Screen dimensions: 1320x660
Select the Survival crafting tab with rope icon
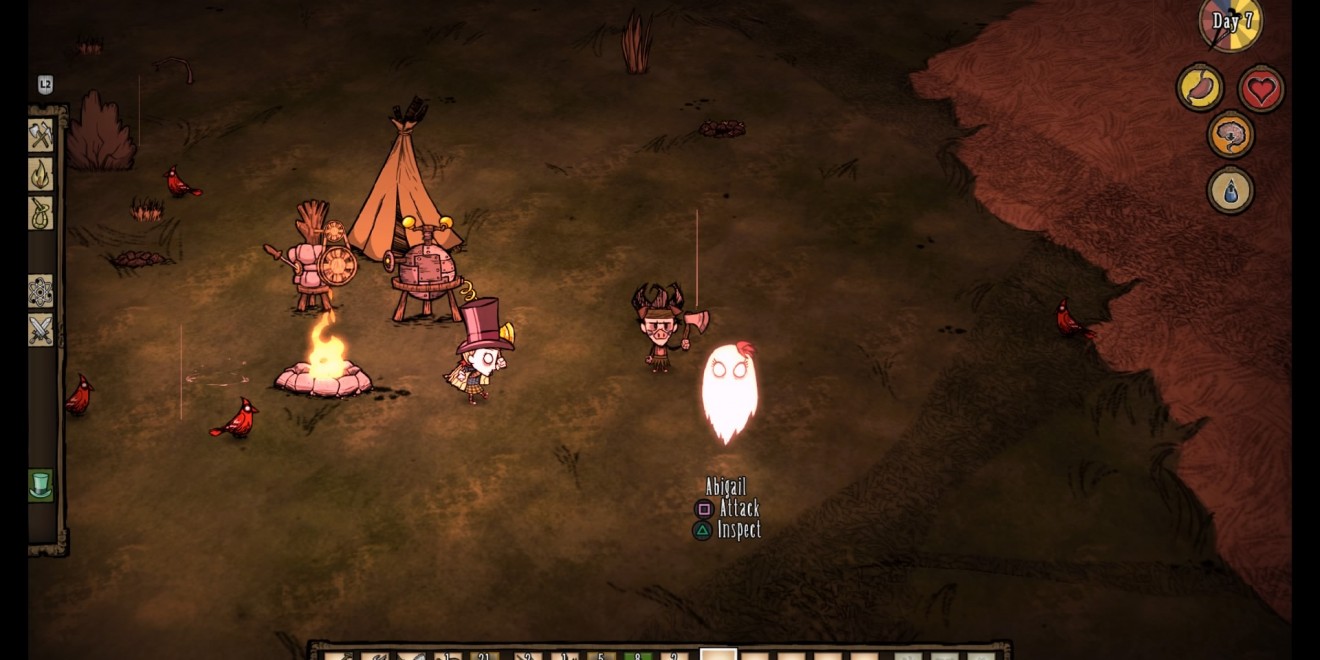click(x=41, y=213)
